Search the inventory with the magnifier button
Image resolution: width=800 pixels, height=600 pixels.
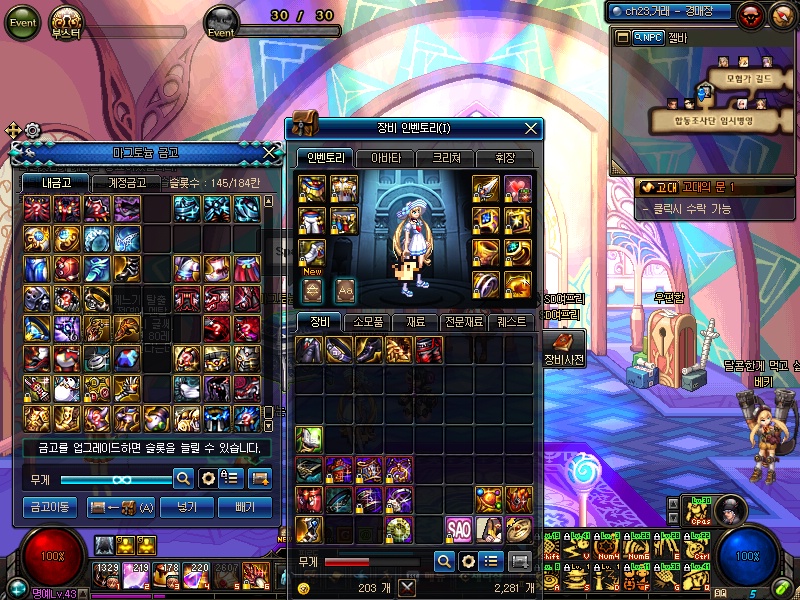pos(443,561)
